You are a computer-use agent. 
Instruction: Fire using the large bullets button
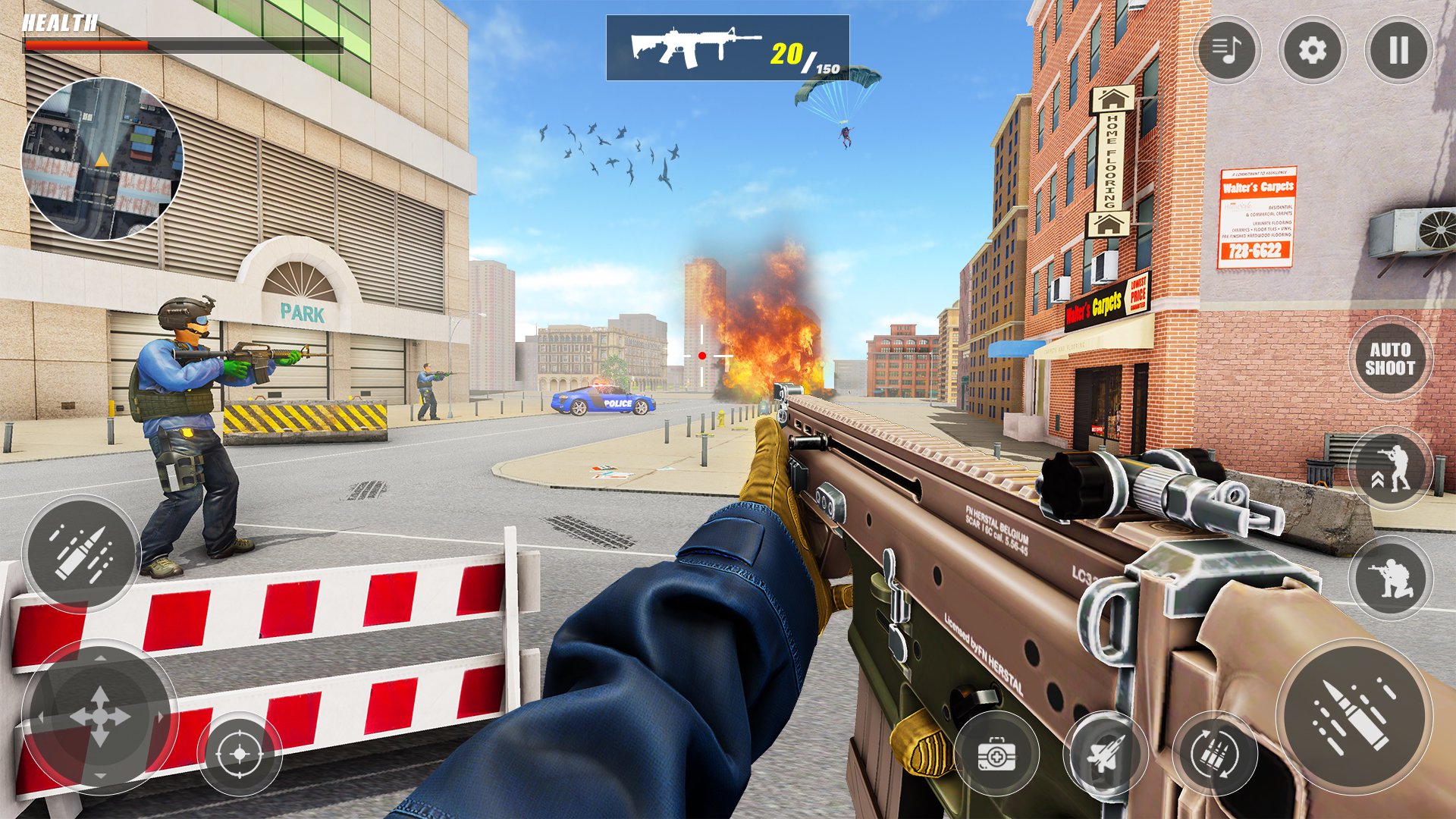(x=1354, y=716)
